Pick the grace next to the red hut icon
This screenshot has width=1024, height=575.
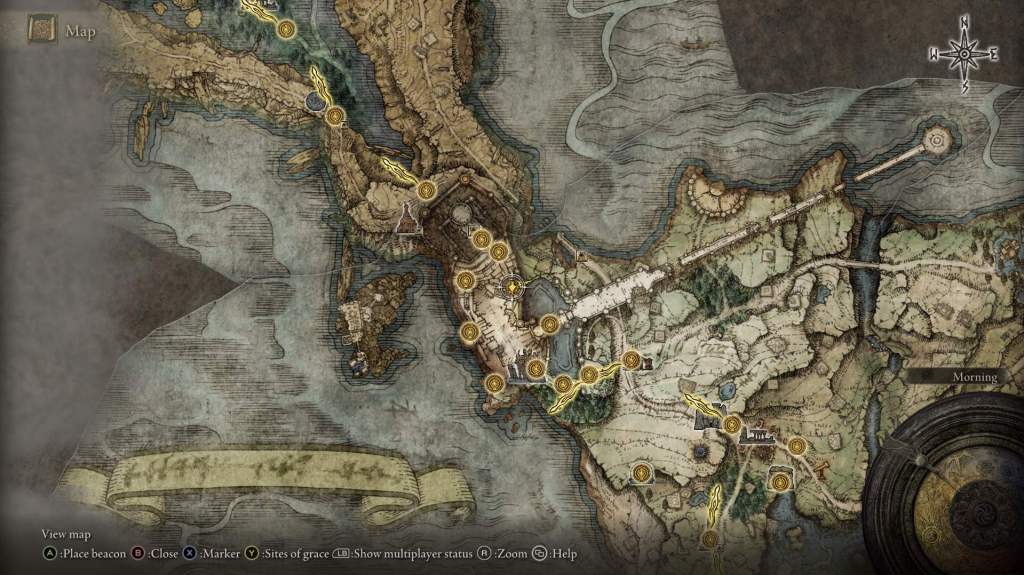[631, 360]
